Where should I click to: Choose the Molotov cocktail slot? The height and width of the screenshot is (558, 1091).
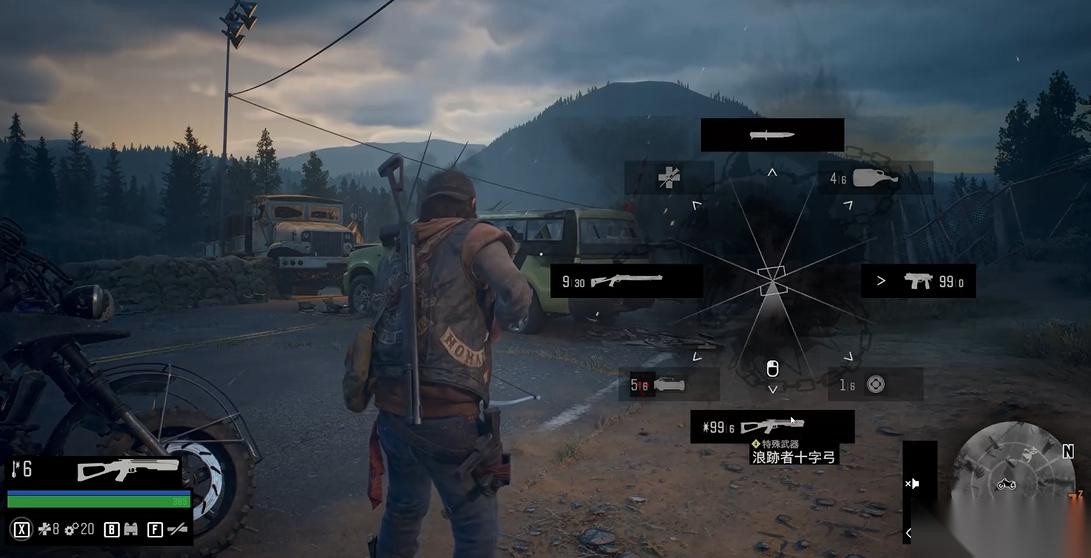(875, 179)
